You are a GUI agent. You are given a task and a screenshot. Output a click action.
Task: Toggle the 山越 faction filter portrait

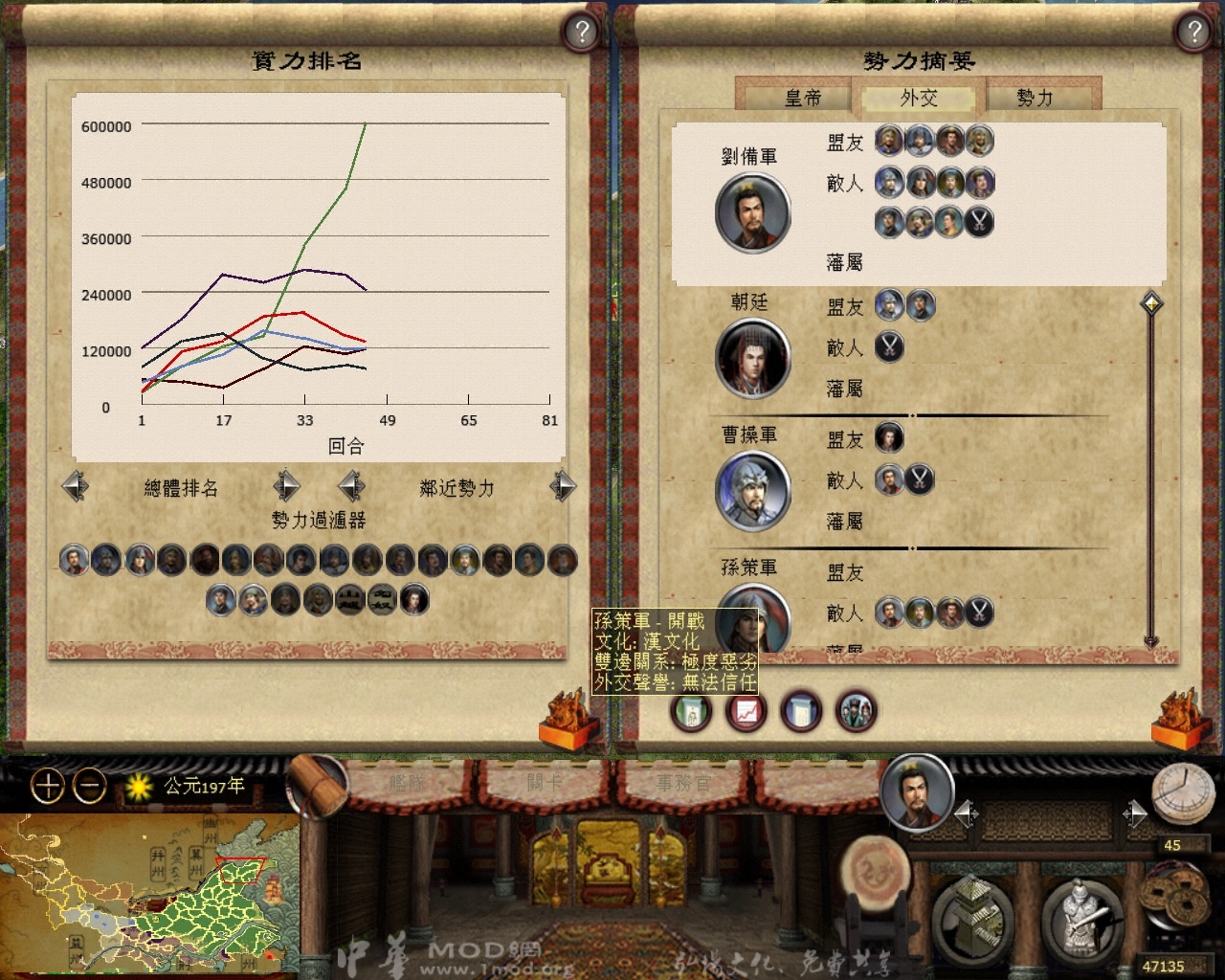pyautogui.click(x=348, y=599)
